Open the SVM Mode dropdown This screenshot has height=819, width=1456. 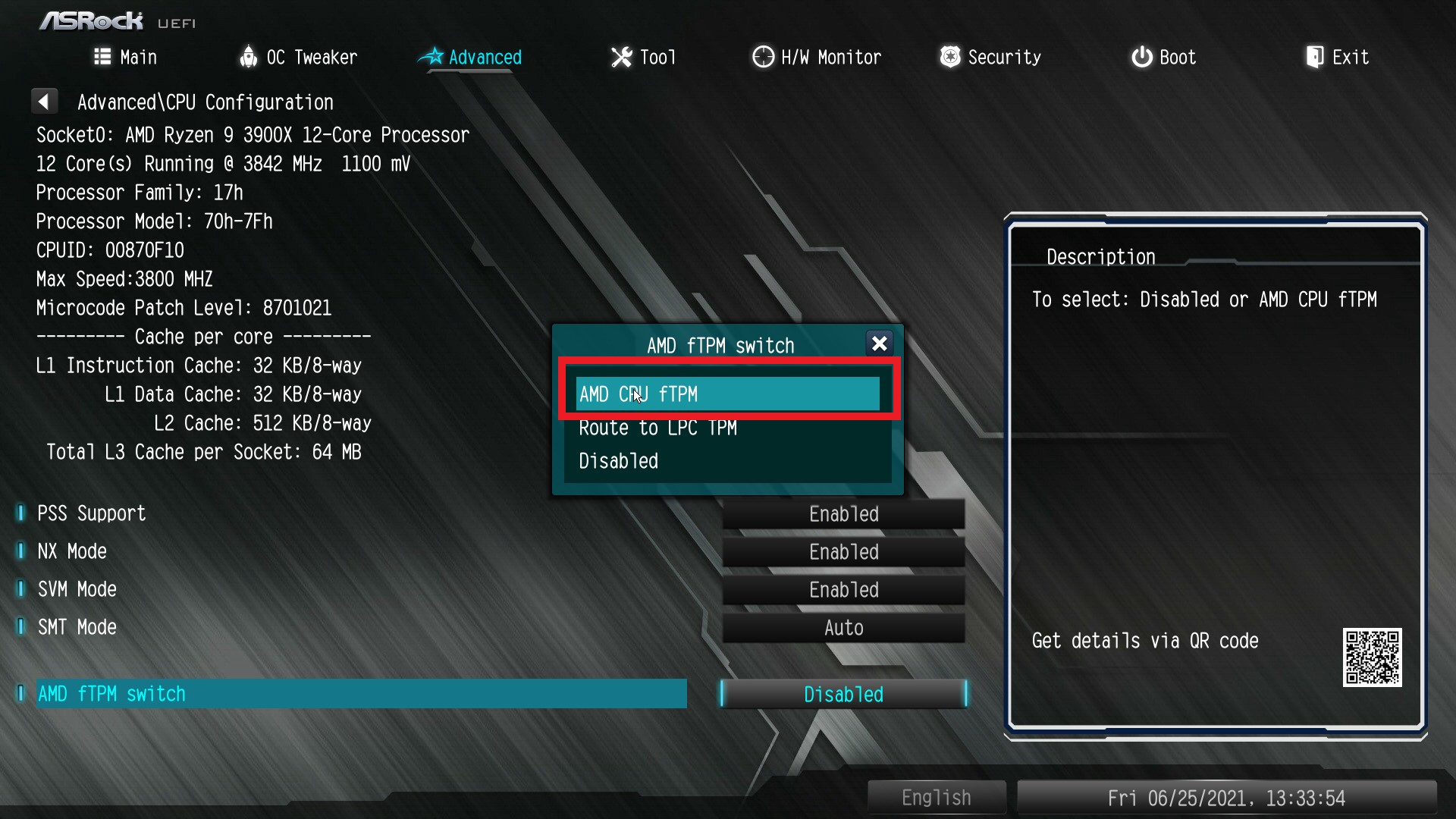[843, 589]
